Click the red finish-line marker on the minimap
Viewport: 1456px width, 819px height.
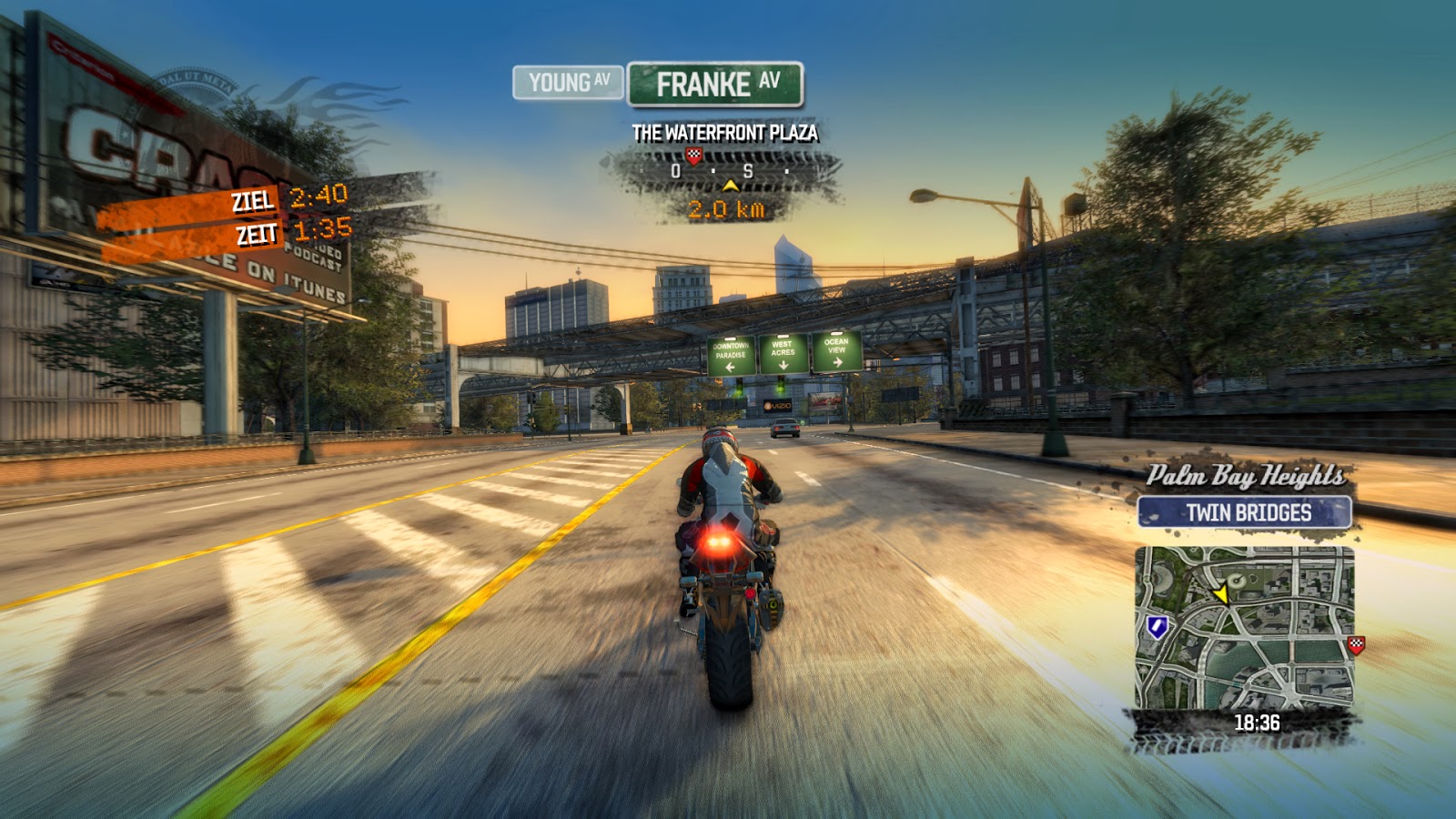pos(1355,643)
